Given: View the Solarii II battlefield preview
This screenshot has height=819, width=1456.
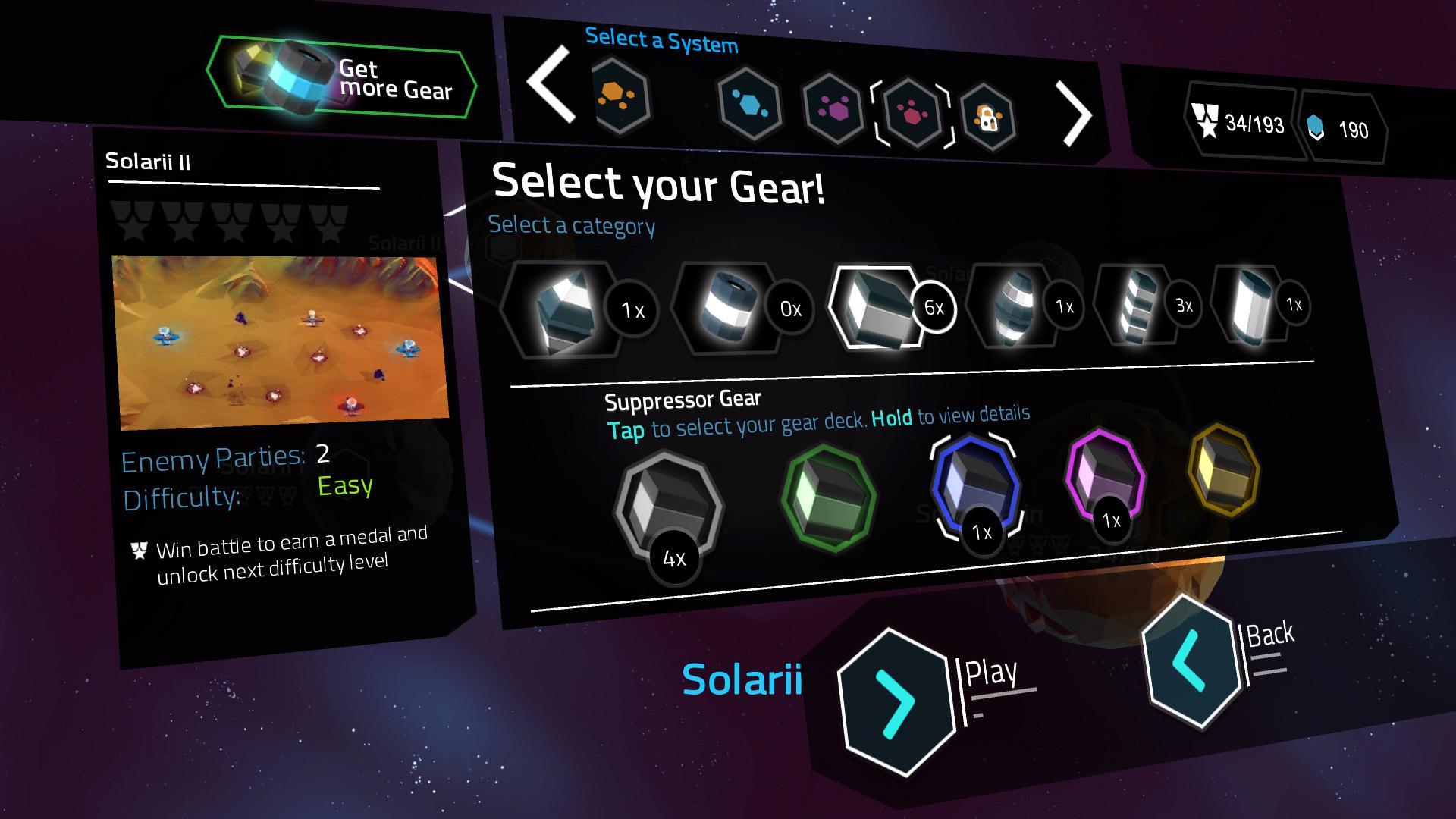Looking at the screenshot, I should pos(280,342).
